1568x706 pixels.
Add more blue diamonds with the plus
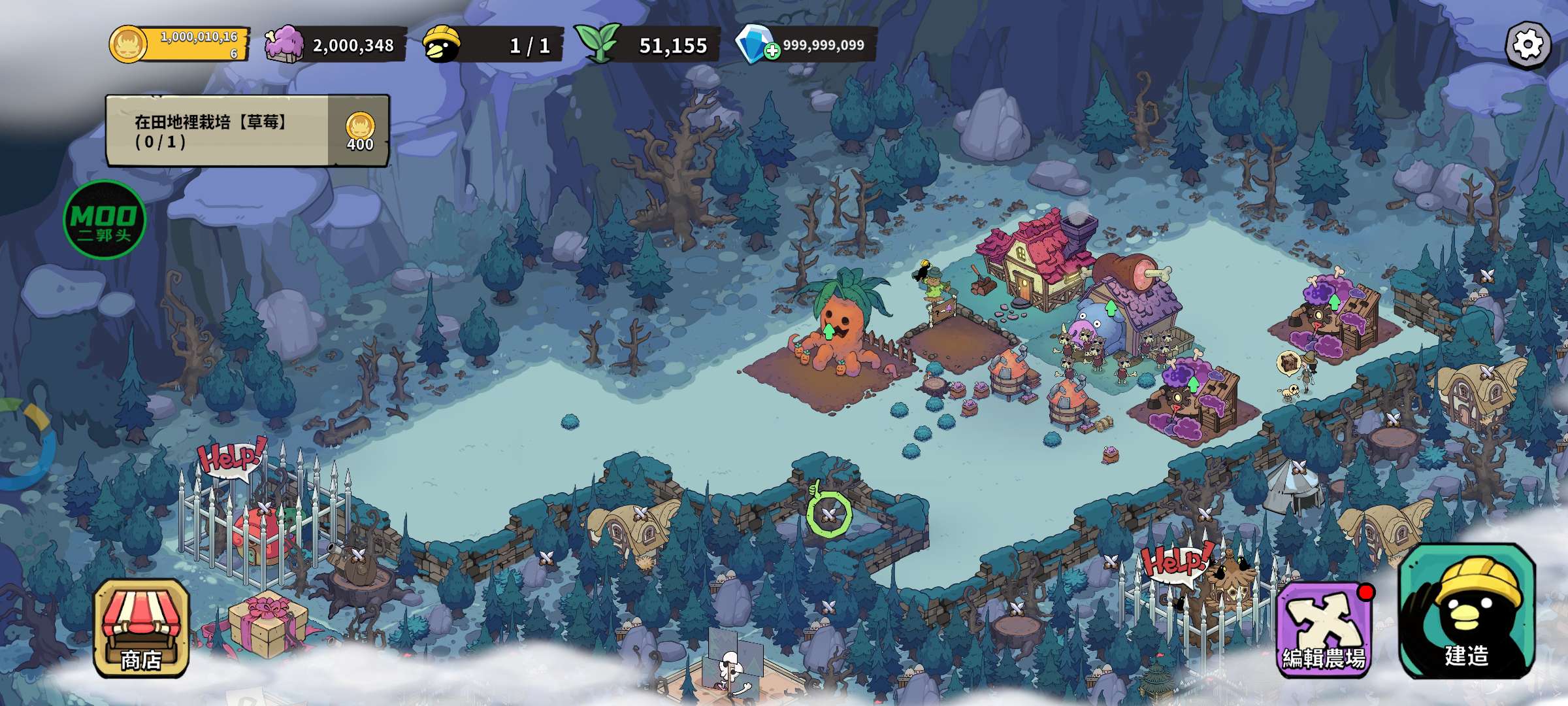pyautogui.click(x=772, y=51)
